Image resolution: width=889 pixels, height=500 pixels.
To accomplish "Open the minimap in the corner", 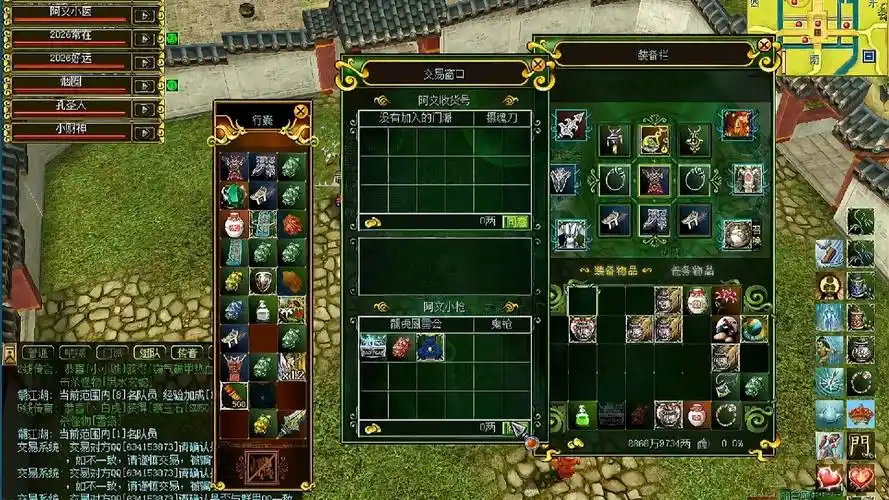I will pyautogui.click(x=832, y=37).
